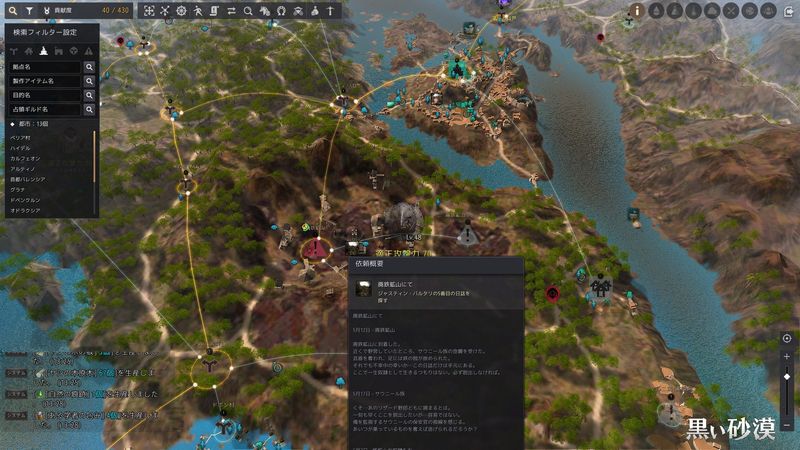Search by 製作アイテム名 magnifier button
This screenshot has height=450, width=800.
89,81
